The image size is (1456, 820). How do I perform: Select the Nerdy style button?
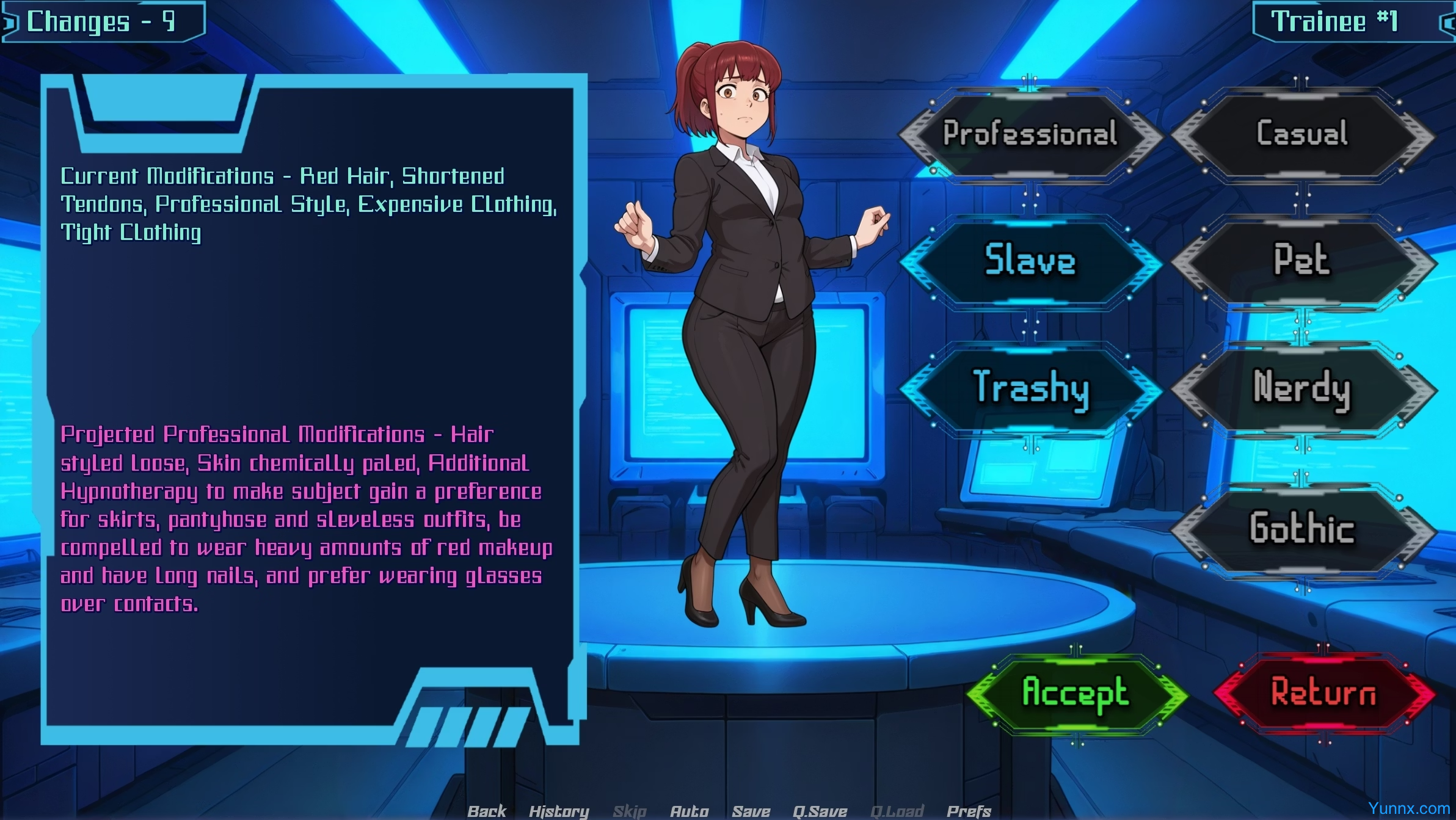[x=1302, y=388]
